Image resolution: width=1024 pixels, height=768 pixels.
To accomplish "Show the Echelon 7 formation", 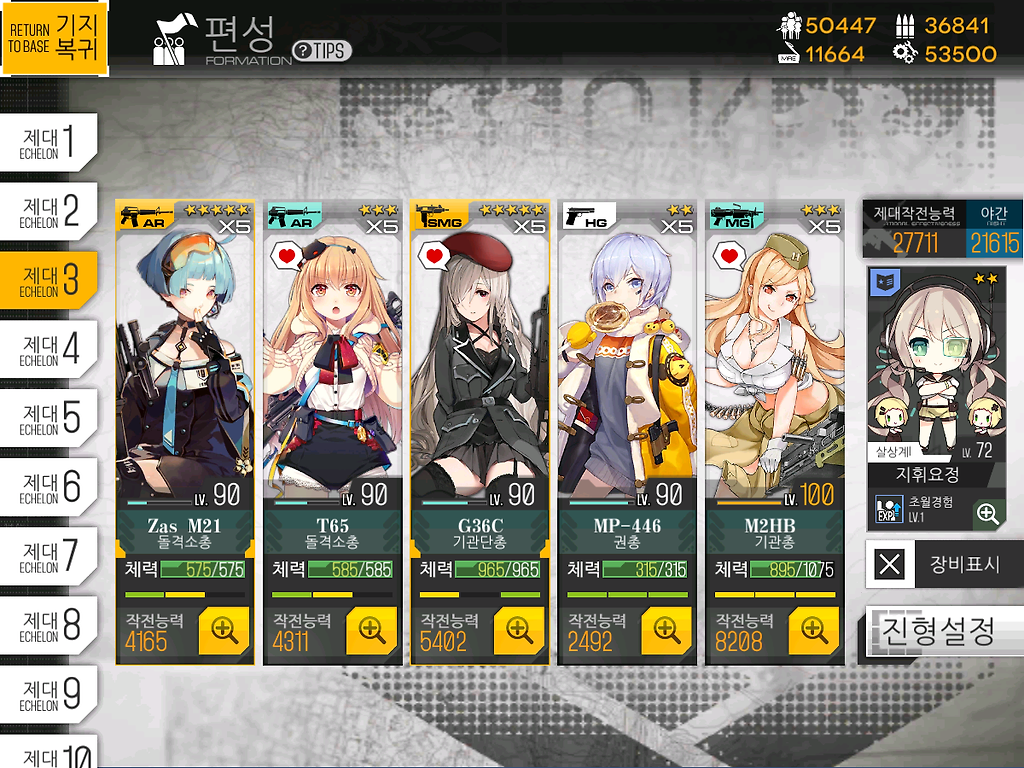I will point(49,556).
